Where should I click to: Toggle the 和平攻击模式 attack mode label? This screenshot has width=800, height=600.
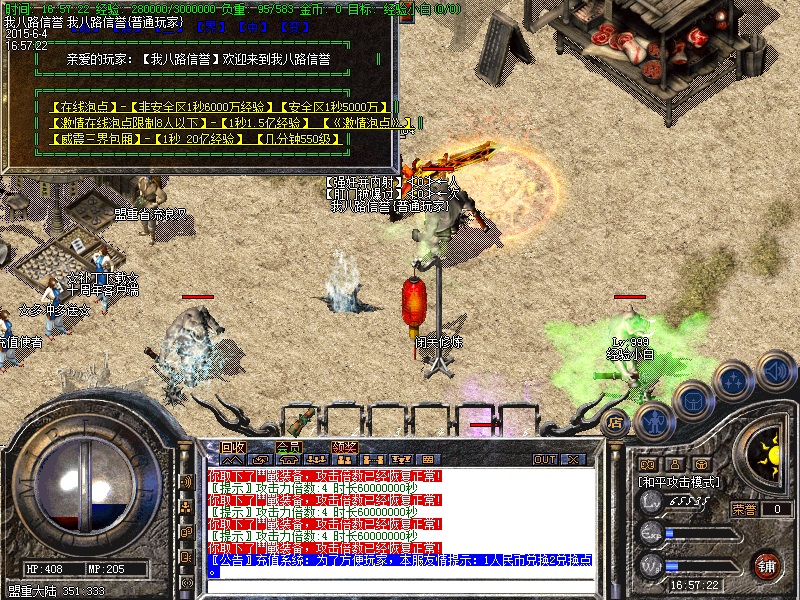pos(682,482)
